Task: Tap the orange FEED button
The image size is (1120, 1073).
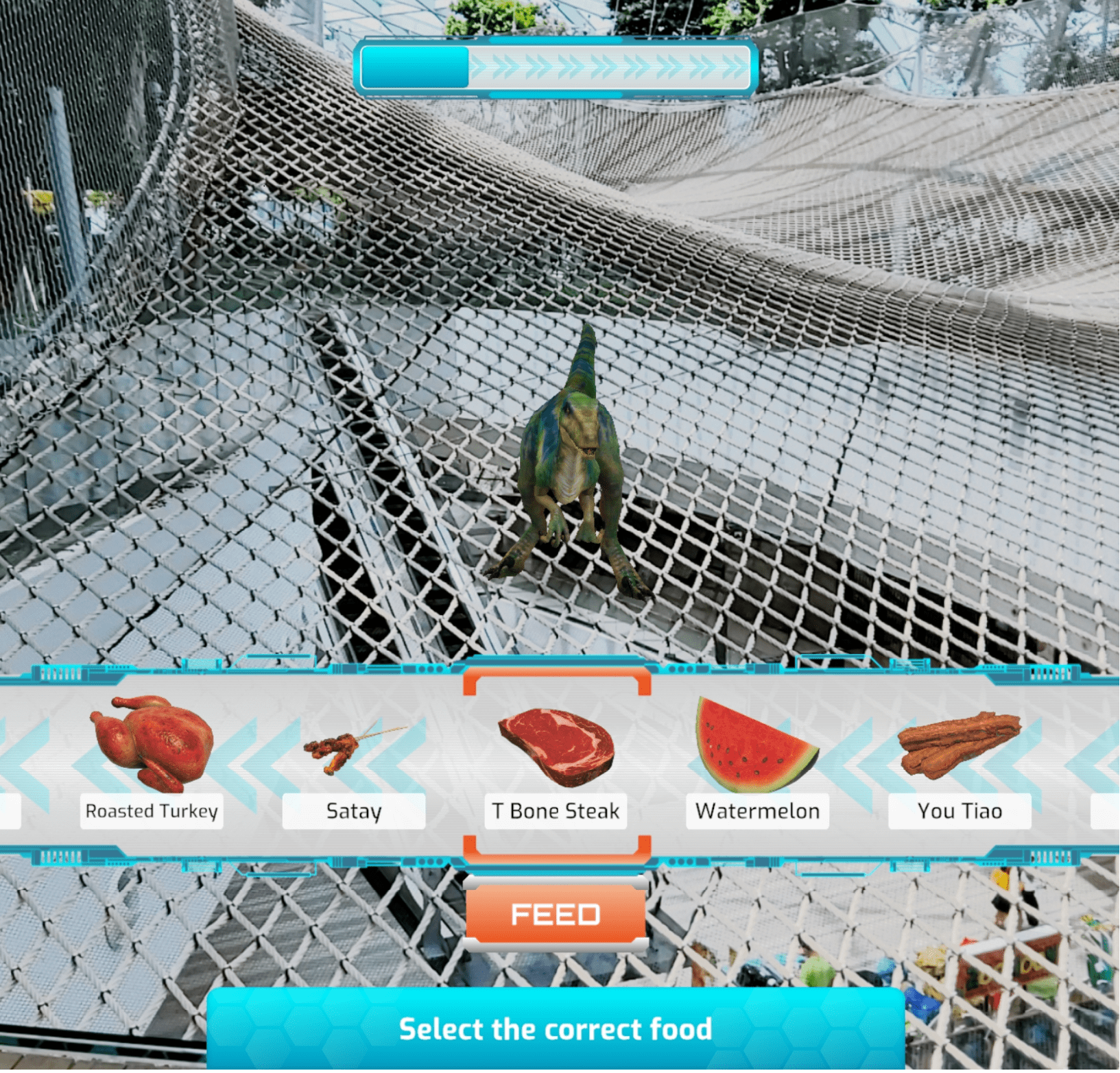Action: tap(556, 915)
